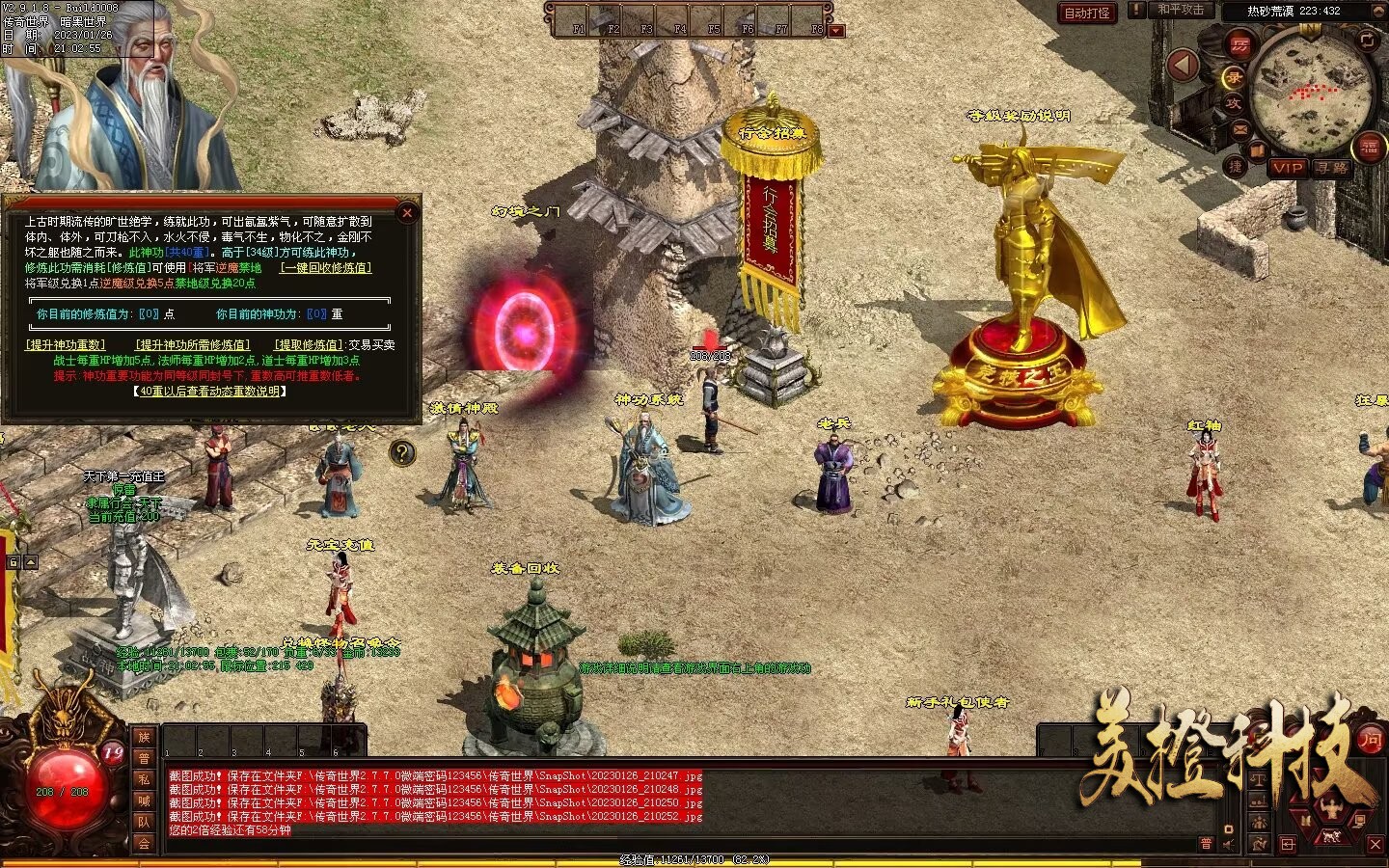Switch chat to the 私 private channel
1389x868 pixels.
click(x=144, y=779)
